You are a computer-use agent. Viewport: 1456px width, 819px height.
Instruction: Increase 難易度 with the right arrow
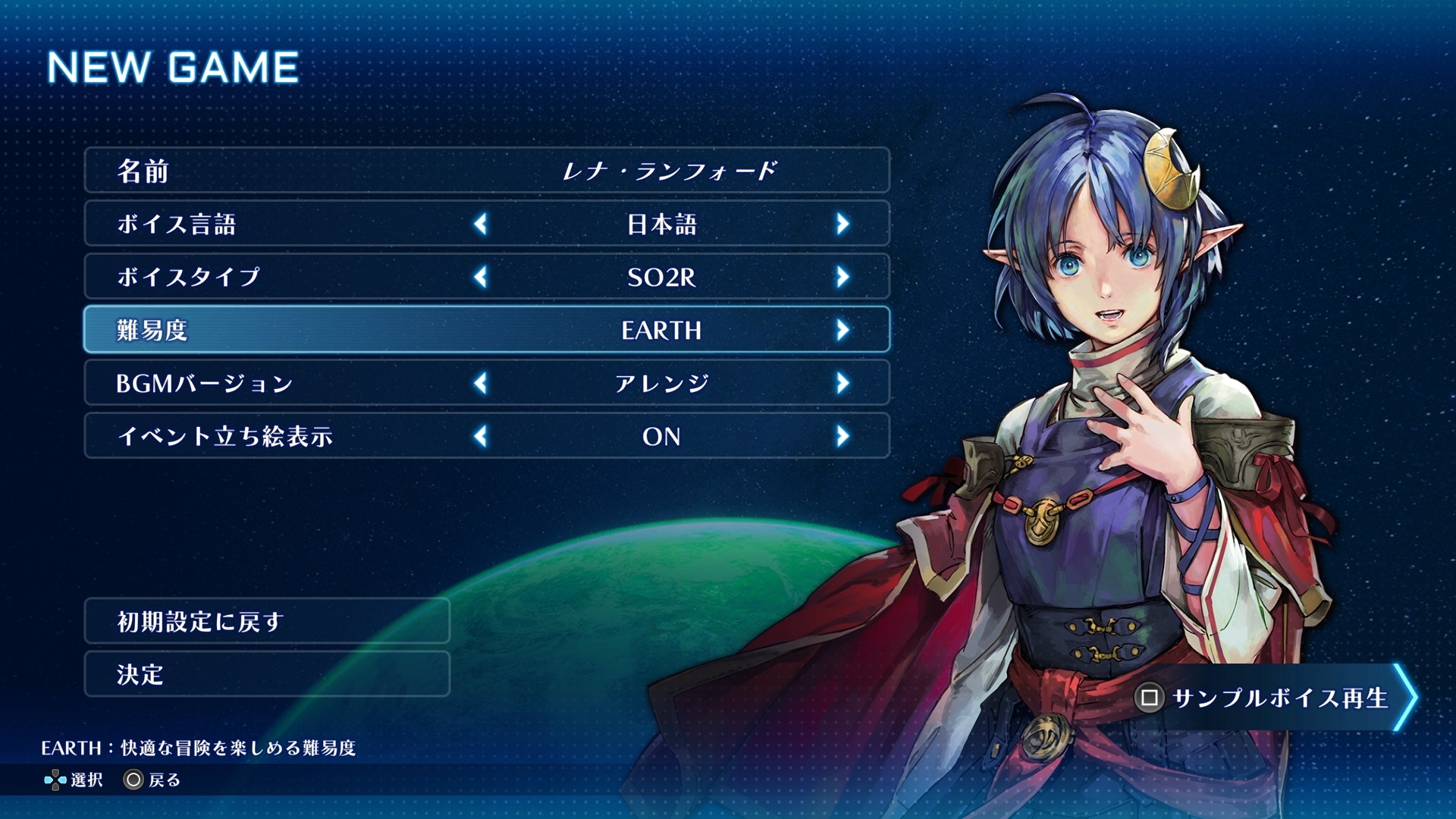tap(843, 330)
